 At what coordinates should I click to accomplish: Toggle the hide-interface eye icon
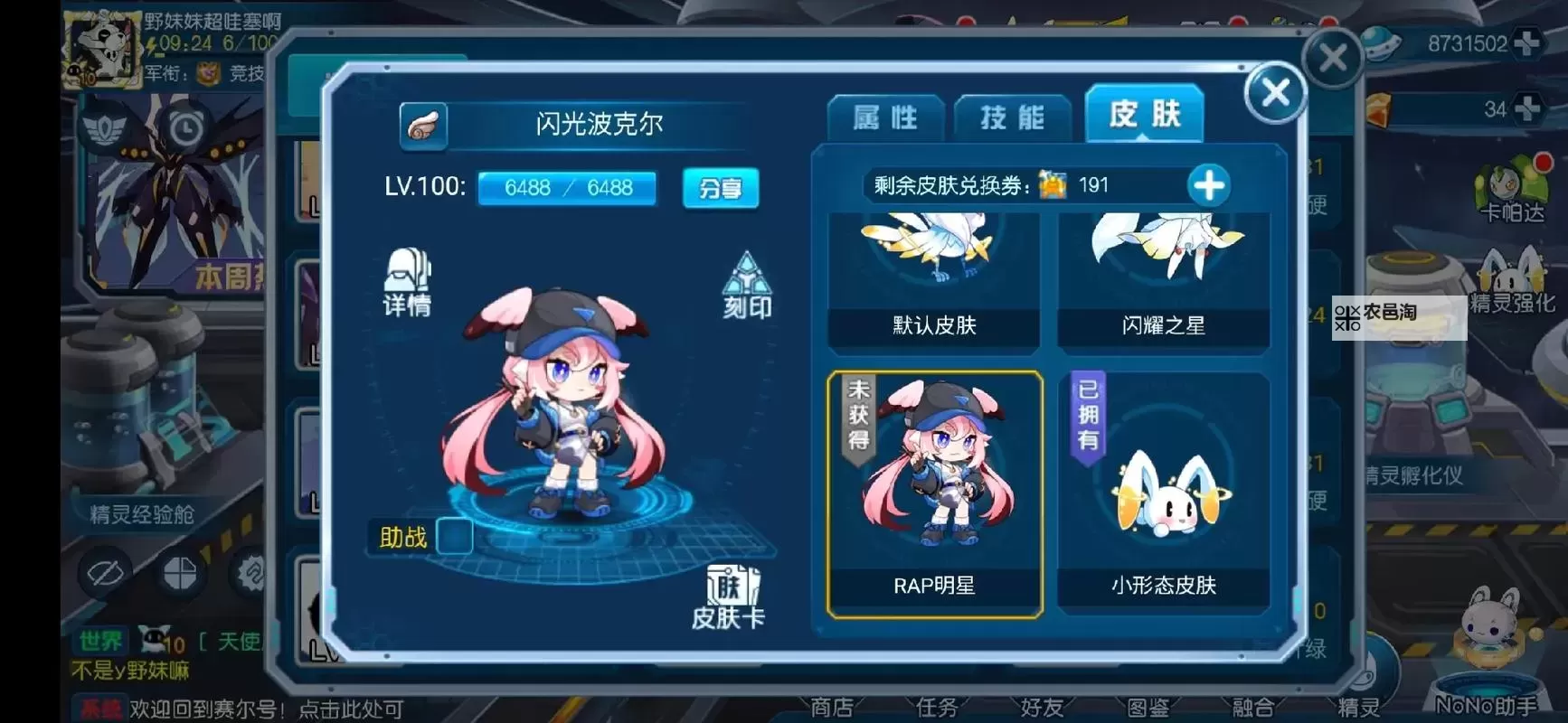point(102,574)
